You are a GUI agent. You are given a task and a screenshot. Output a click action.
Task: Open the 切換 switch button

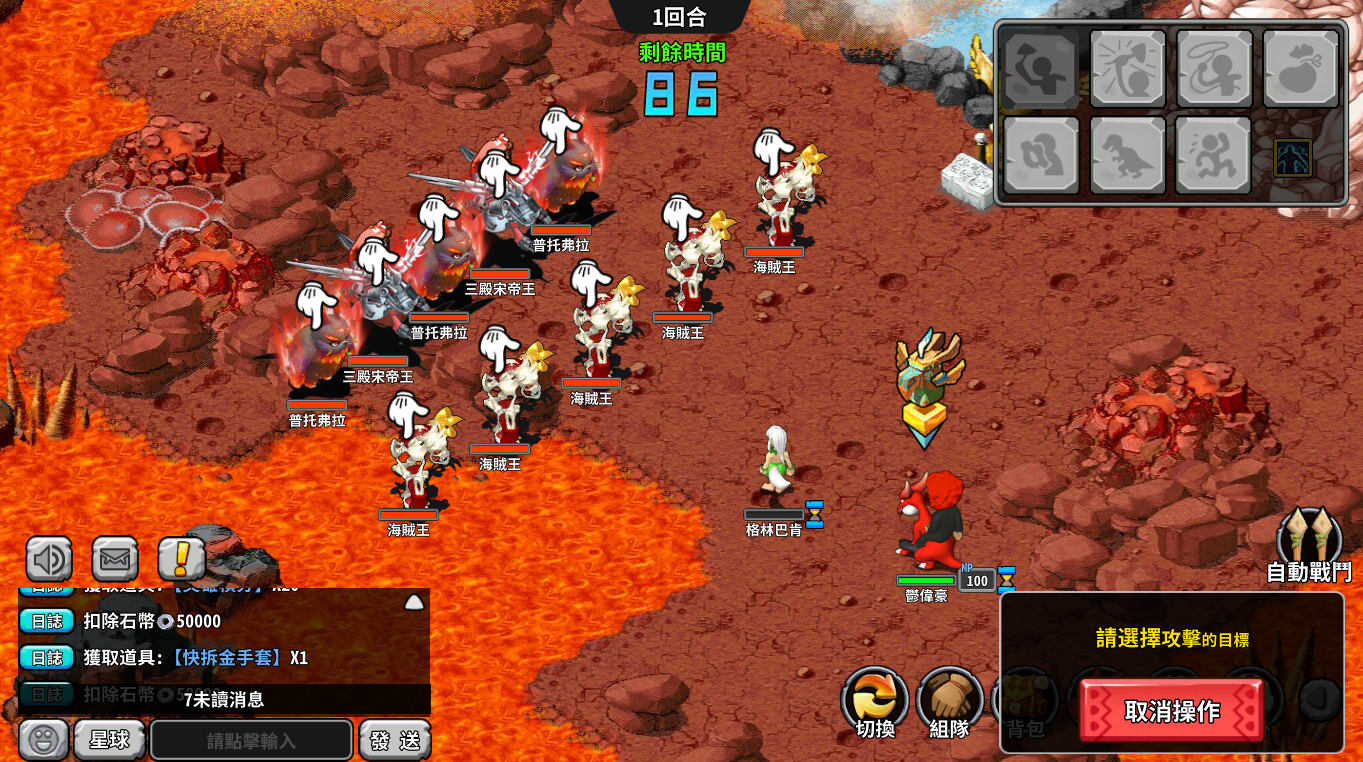tap(875, 701)
